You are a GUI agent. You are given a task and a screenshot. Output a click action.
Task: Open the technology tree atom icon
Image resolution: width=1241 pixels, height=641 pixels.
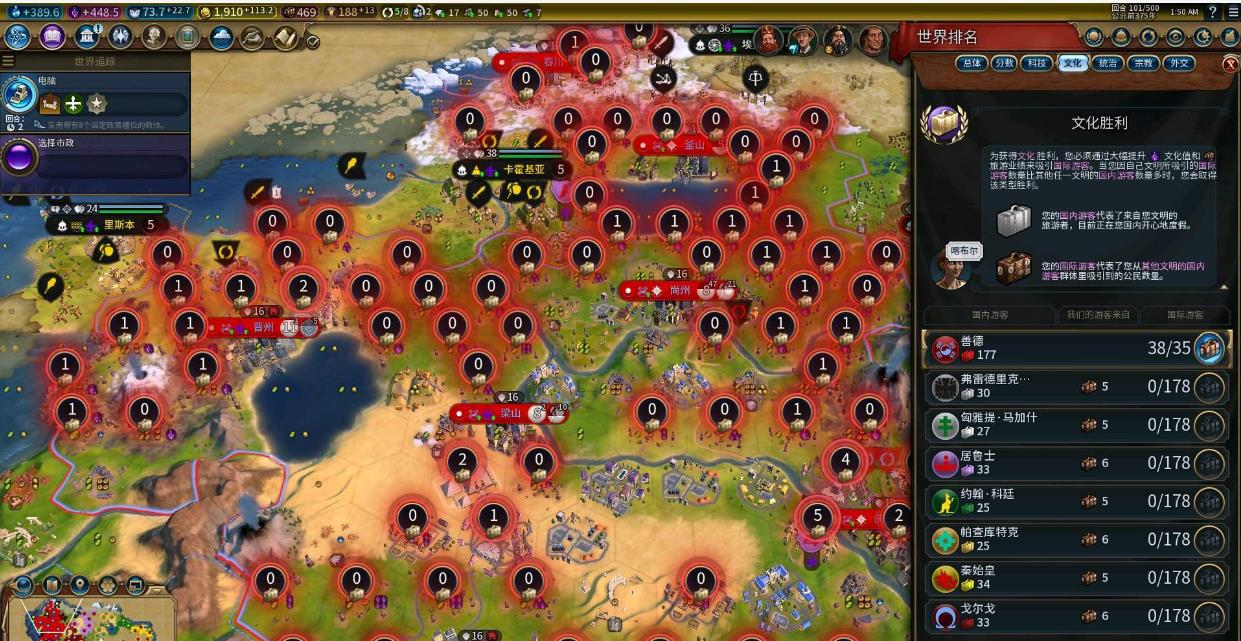18,37
